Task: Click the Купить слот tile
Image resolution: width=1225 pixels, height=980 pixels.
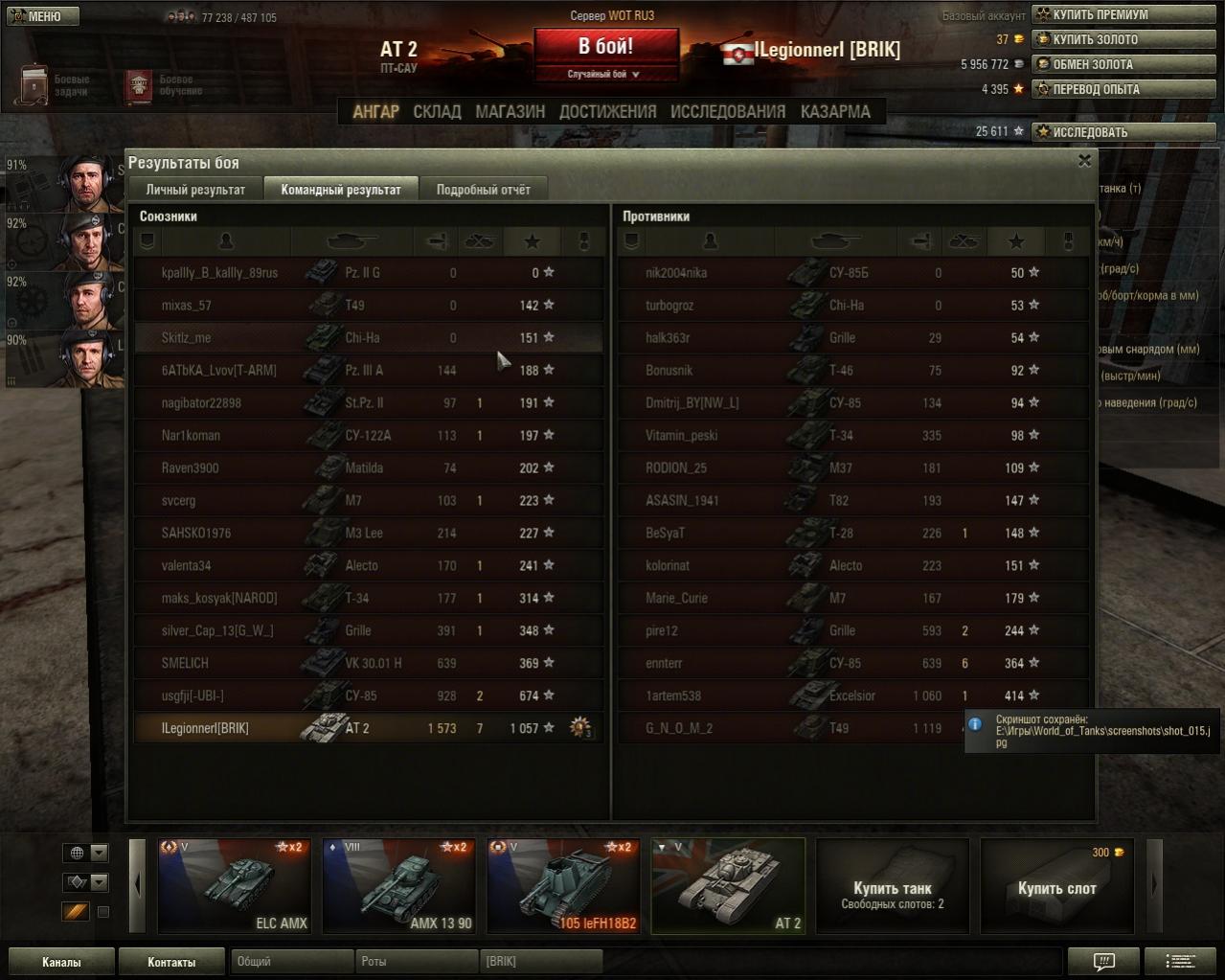Action: coord(1056,885)
